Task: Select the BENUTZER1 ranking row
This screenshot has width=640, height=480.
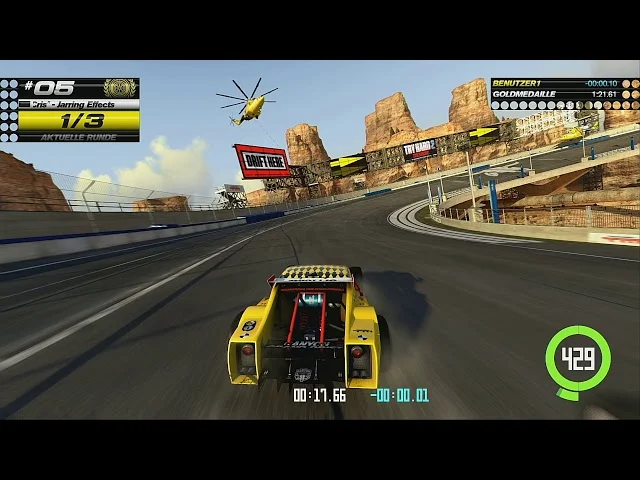Action: pyautogui.click(x=556, y=83)
